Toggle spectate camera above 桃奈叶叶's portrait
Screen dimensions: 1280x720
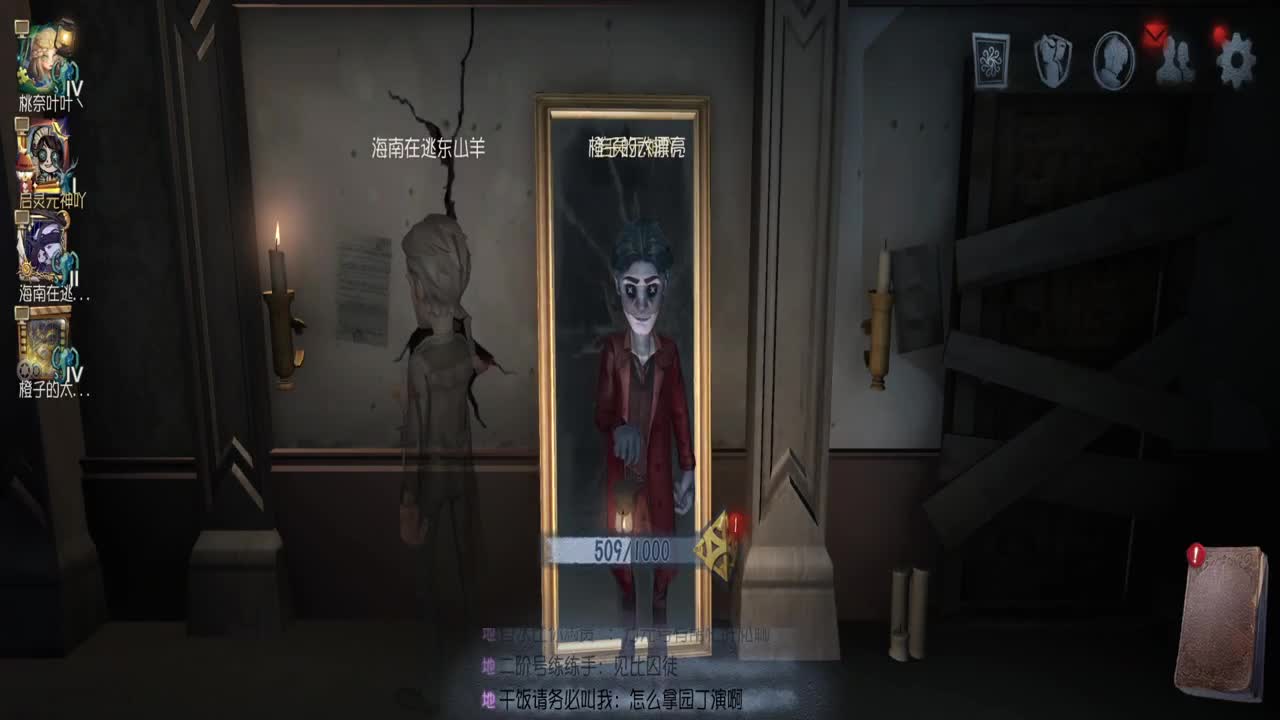pos(20,25)
